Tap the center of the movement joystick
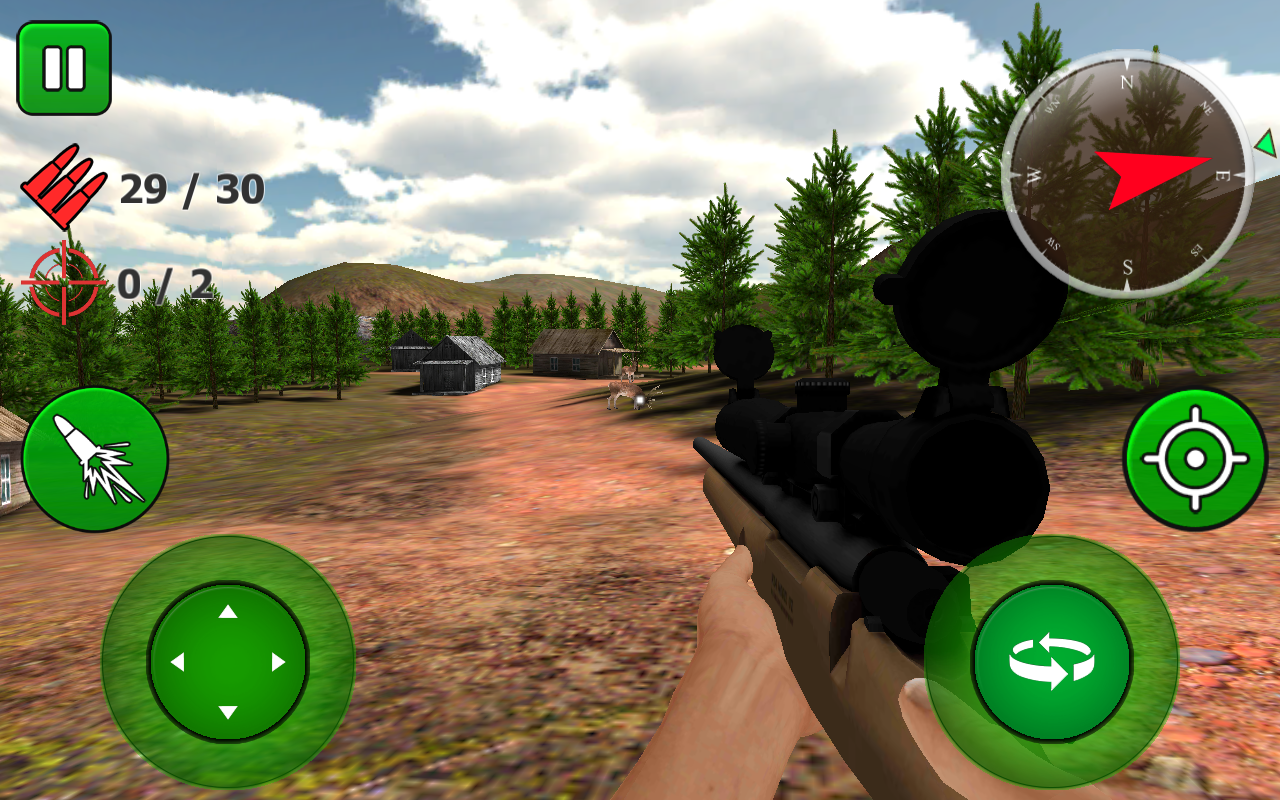Screen dimensions: 1280x800 tap(228, 660)
